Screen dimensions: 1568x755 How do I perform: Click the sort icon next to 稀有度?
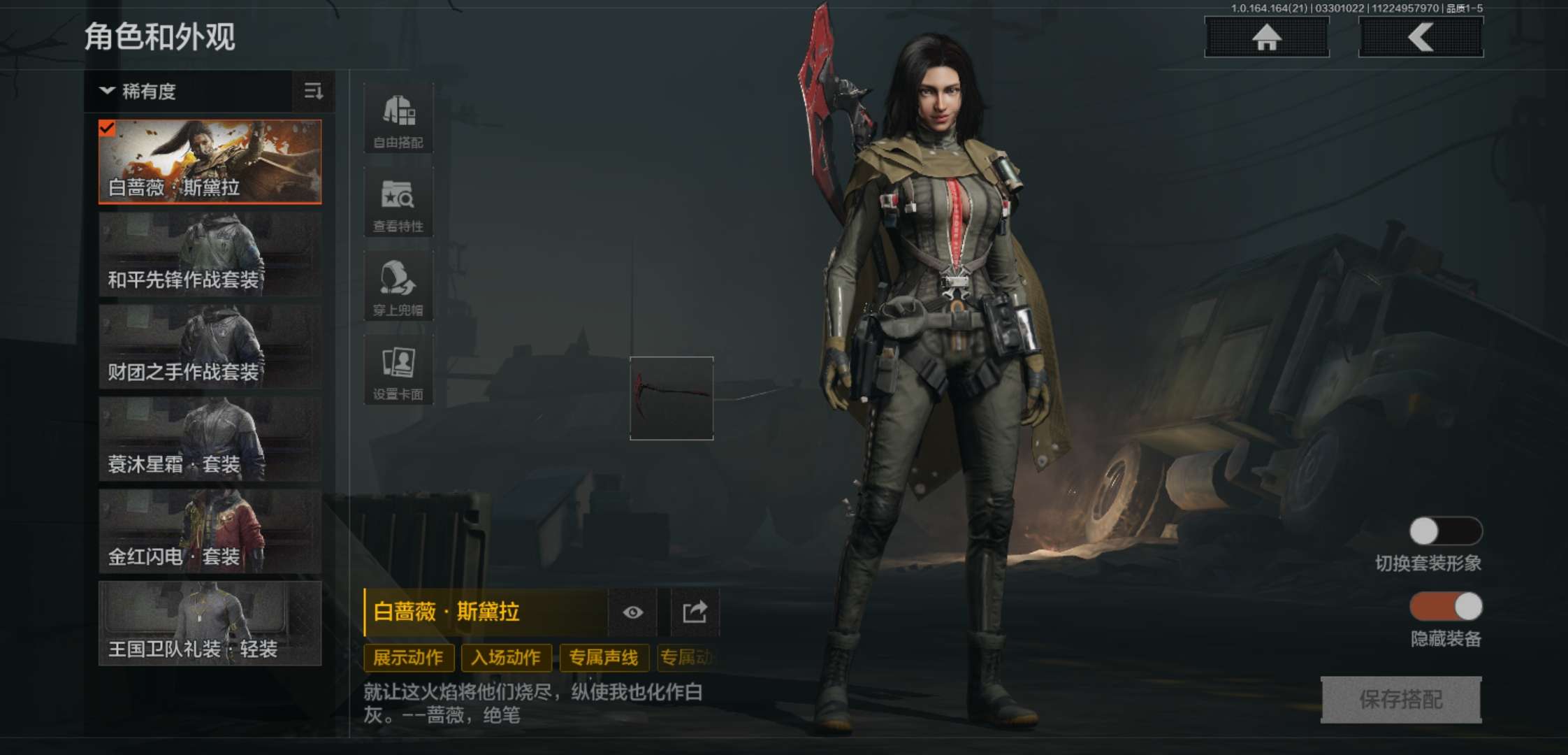314,92
